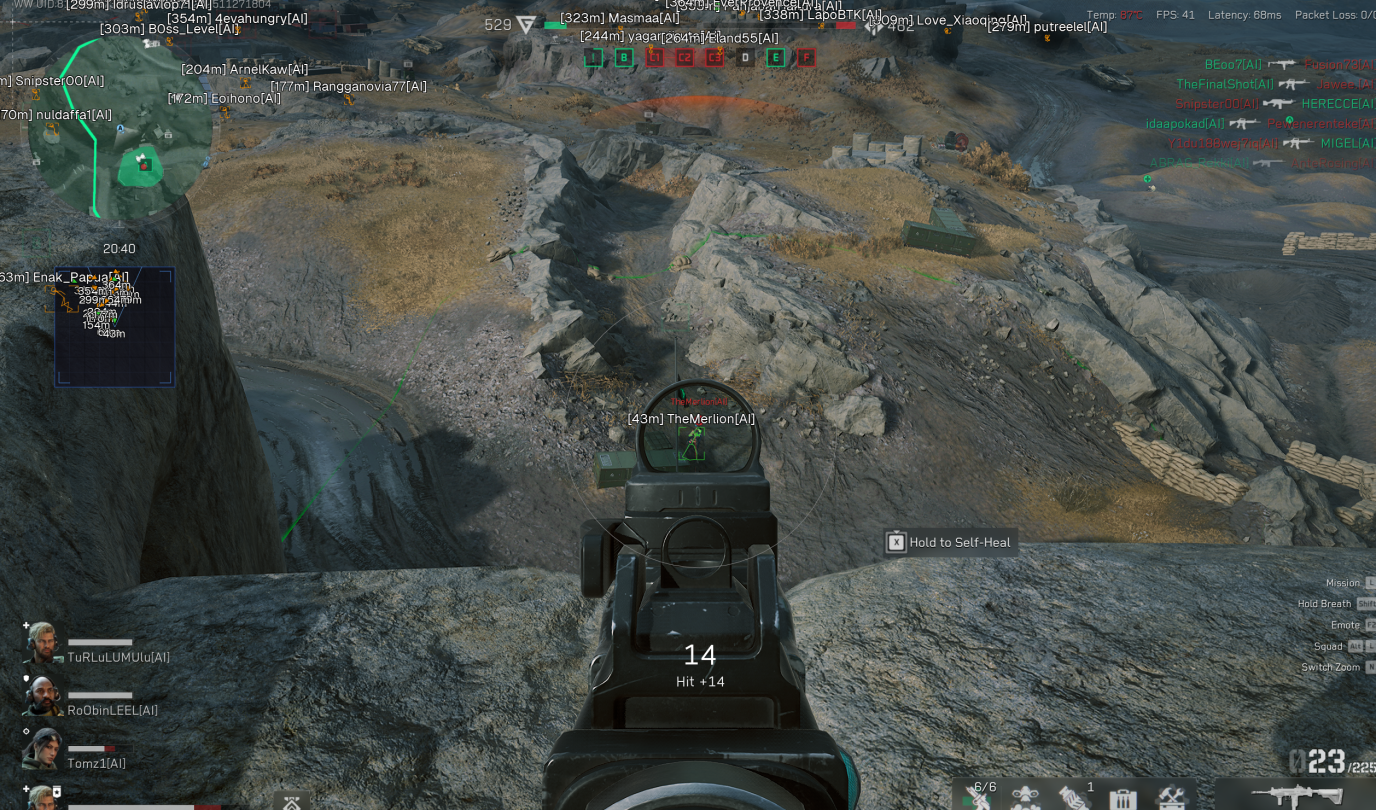Select the ammo box icon
The image size is (1376, 810).
pos(1123,799)
